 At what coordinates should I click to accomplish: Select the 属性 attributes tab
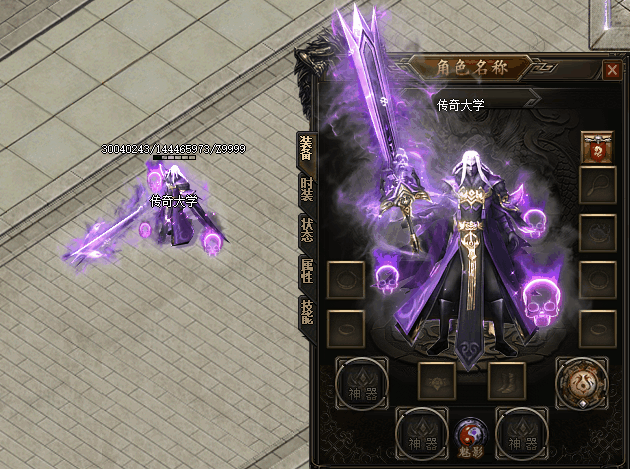point(306,270)
